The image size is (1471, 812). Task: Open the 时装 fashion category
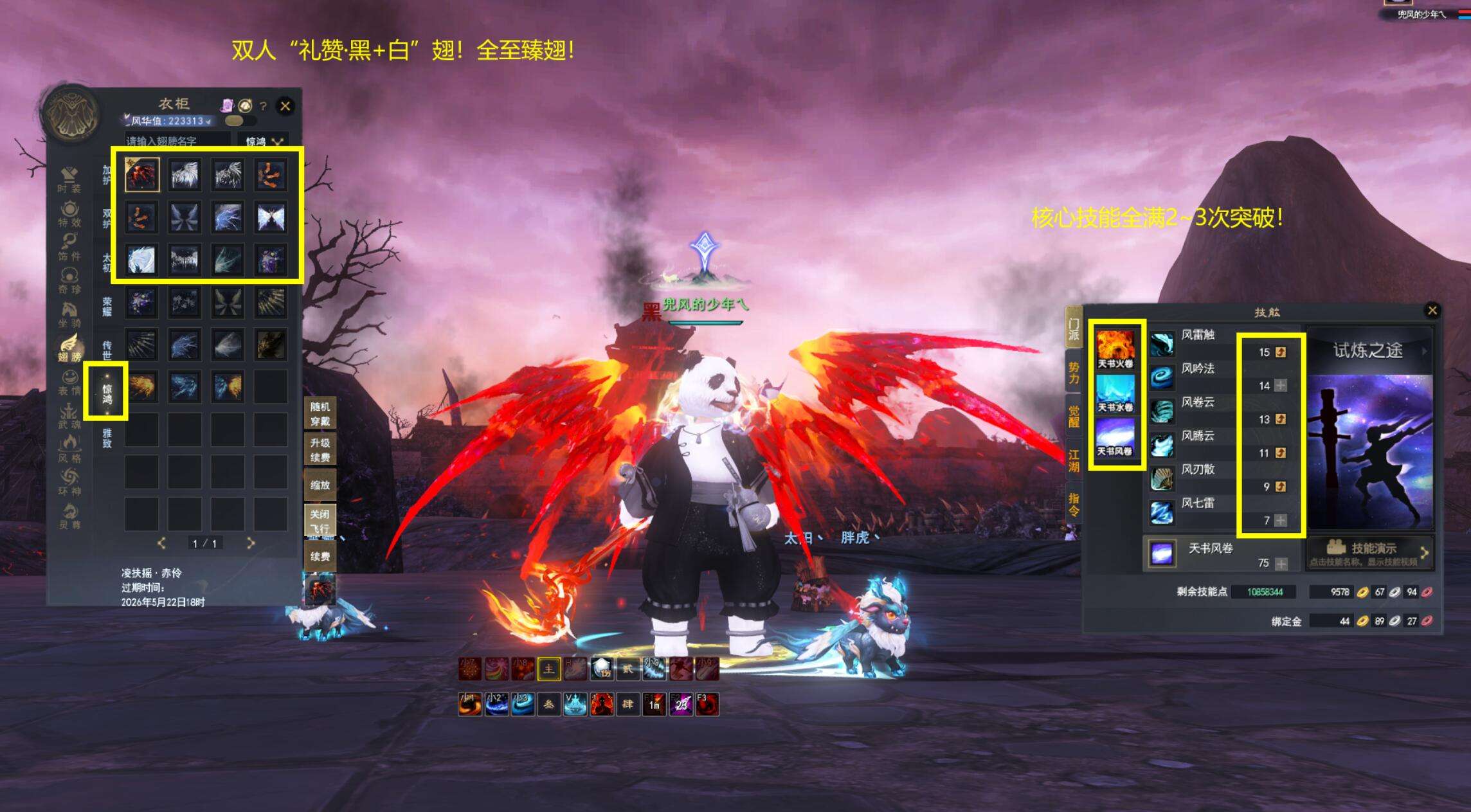pos(69,179)
